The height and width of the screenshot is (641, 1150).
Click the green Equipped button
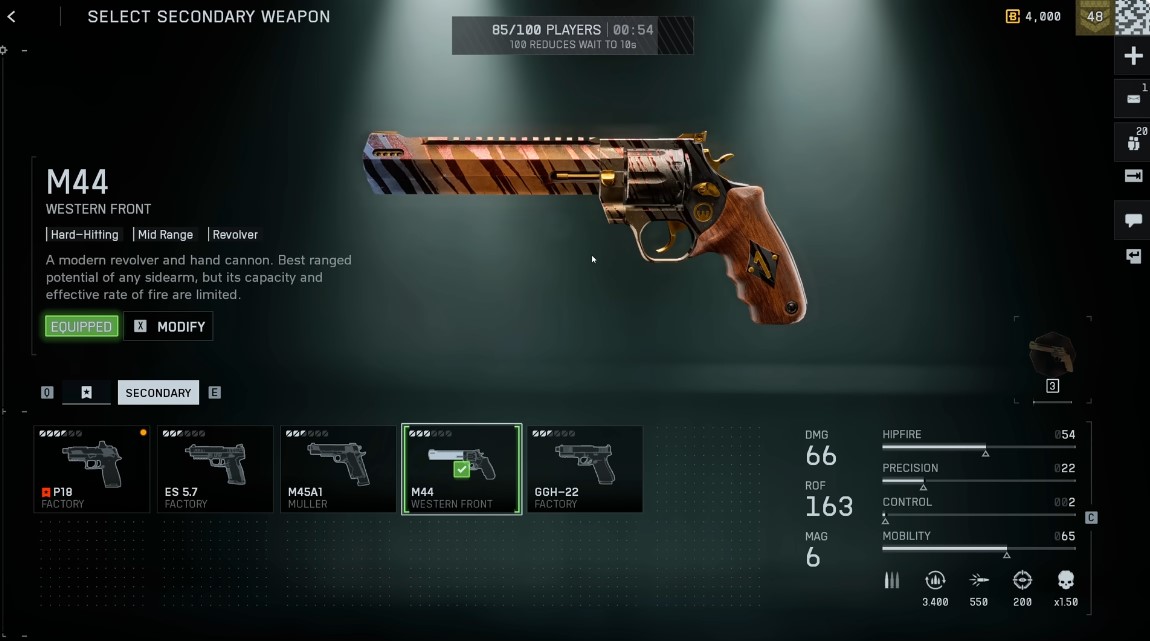[82, 326]
